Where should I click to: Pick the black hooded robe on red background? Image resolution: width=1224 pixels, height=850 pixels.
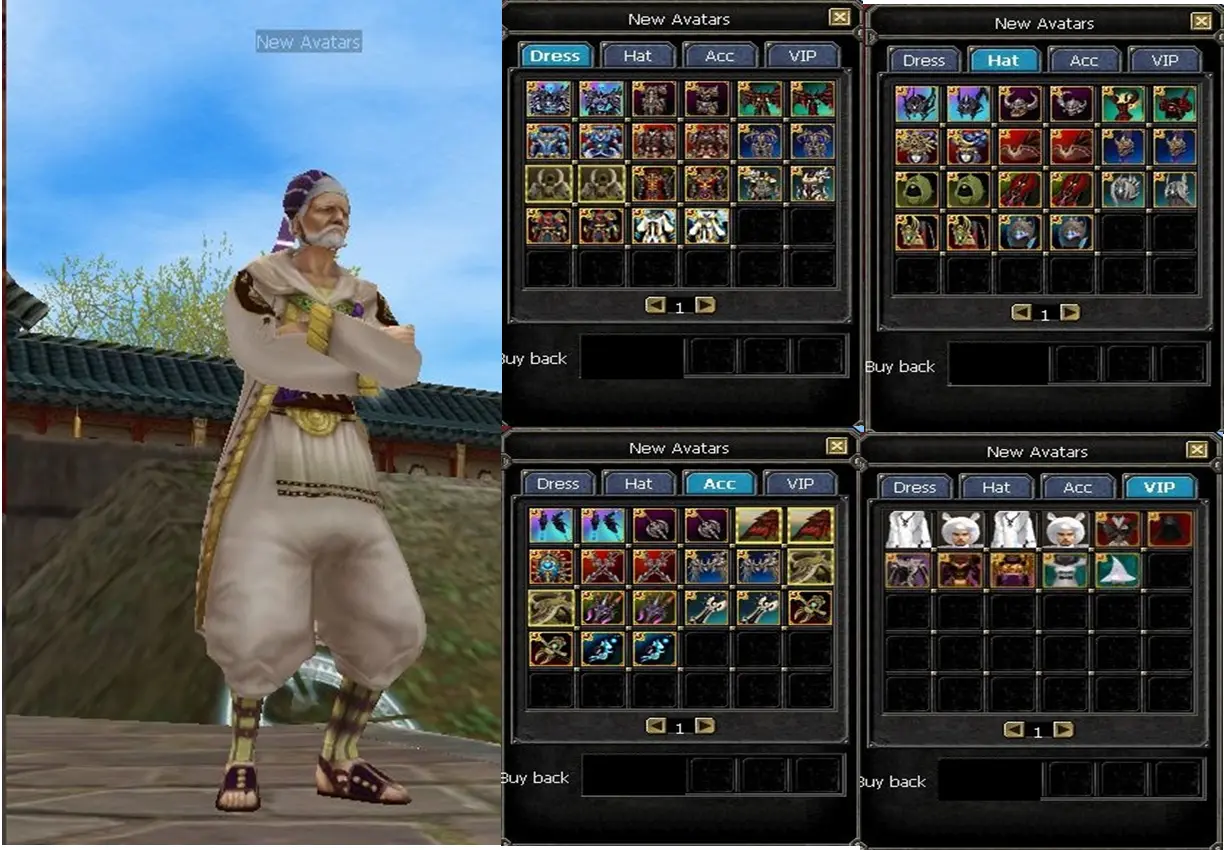[x=1169, y=529]
